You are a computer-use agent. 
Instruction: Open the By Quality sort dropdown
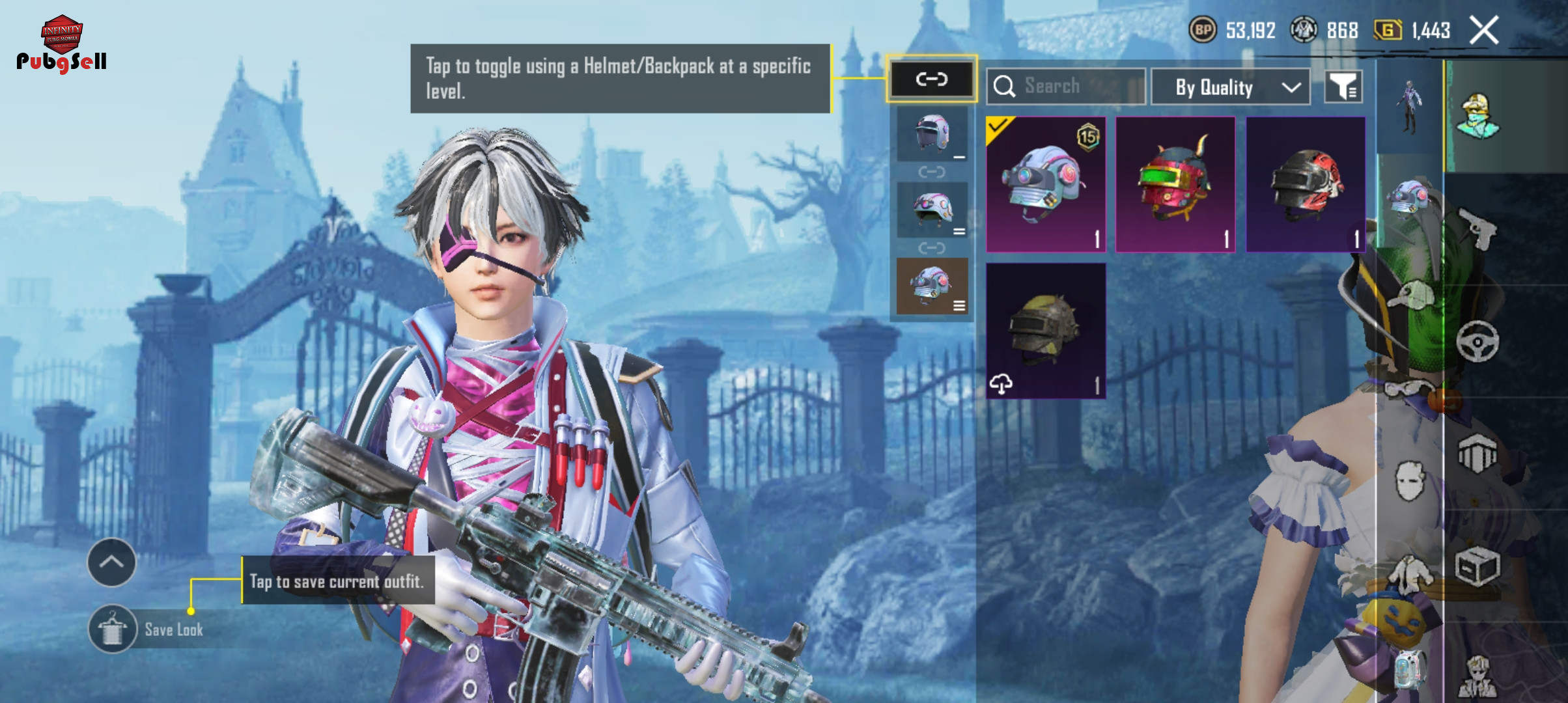click(1230, 87)
